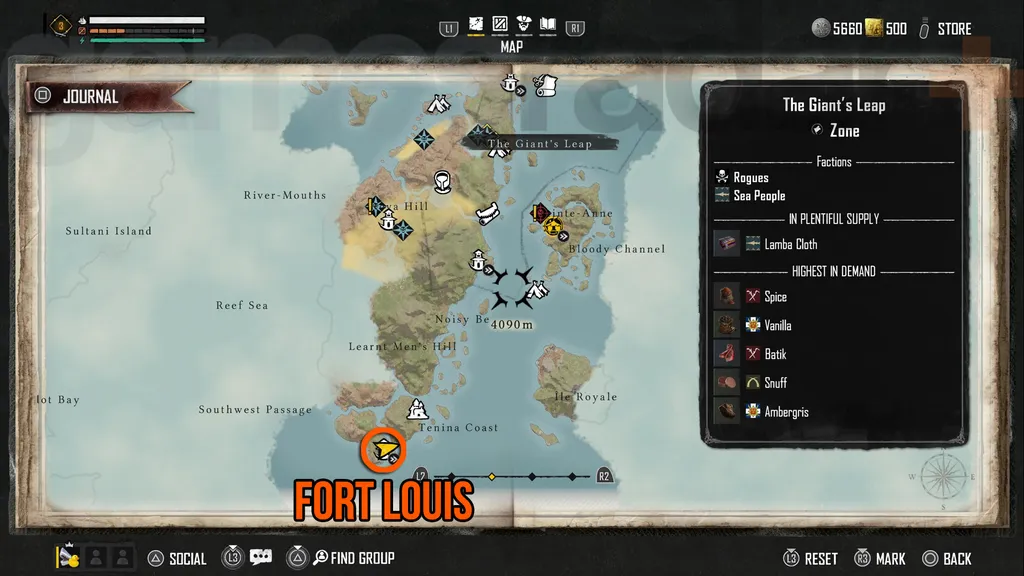Switch to the open book tab
Image resolution: width=1024 pixels, height=576 pixels.
click(x=547, y=24)
